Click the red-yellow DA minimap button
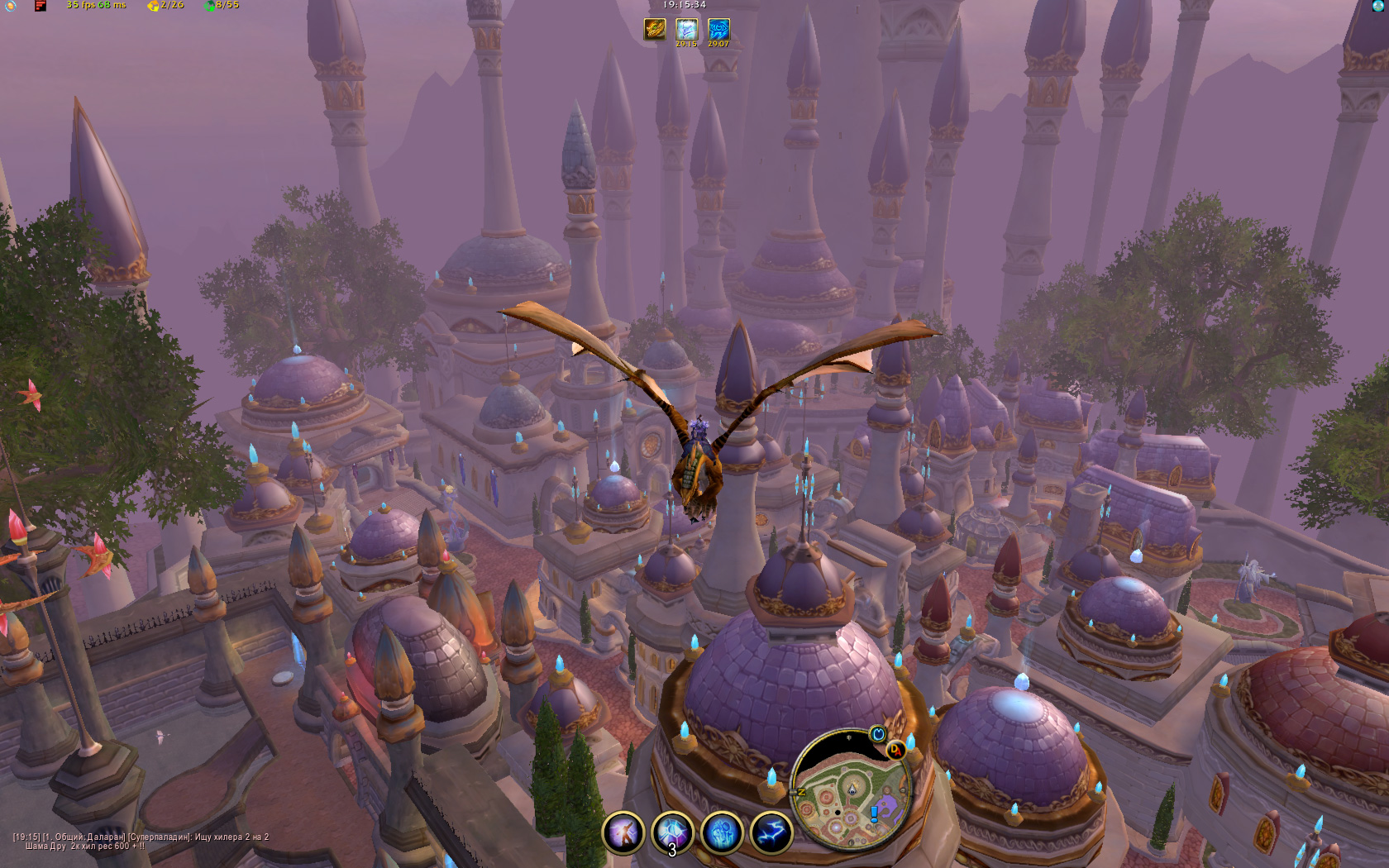The image size is (1389, 868). click(x=895, y=750)
